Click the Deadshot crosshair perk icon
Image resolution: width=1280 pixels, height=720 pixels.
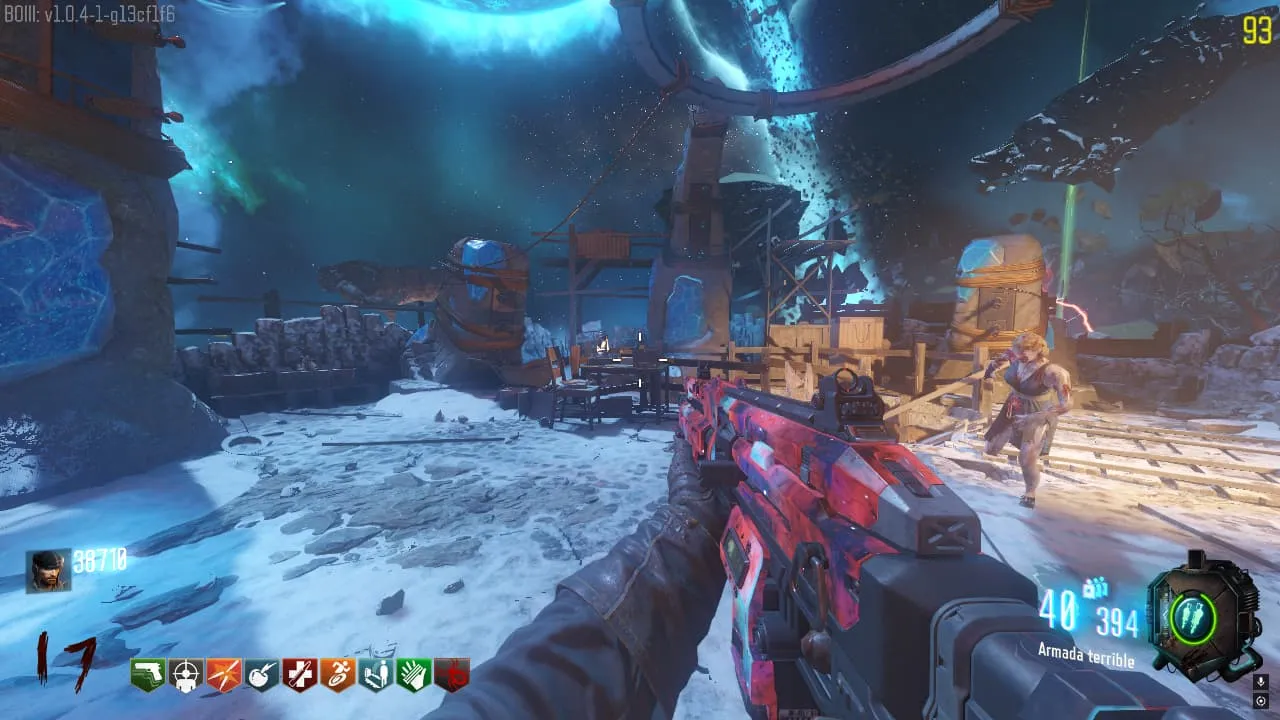coord(185,675)
